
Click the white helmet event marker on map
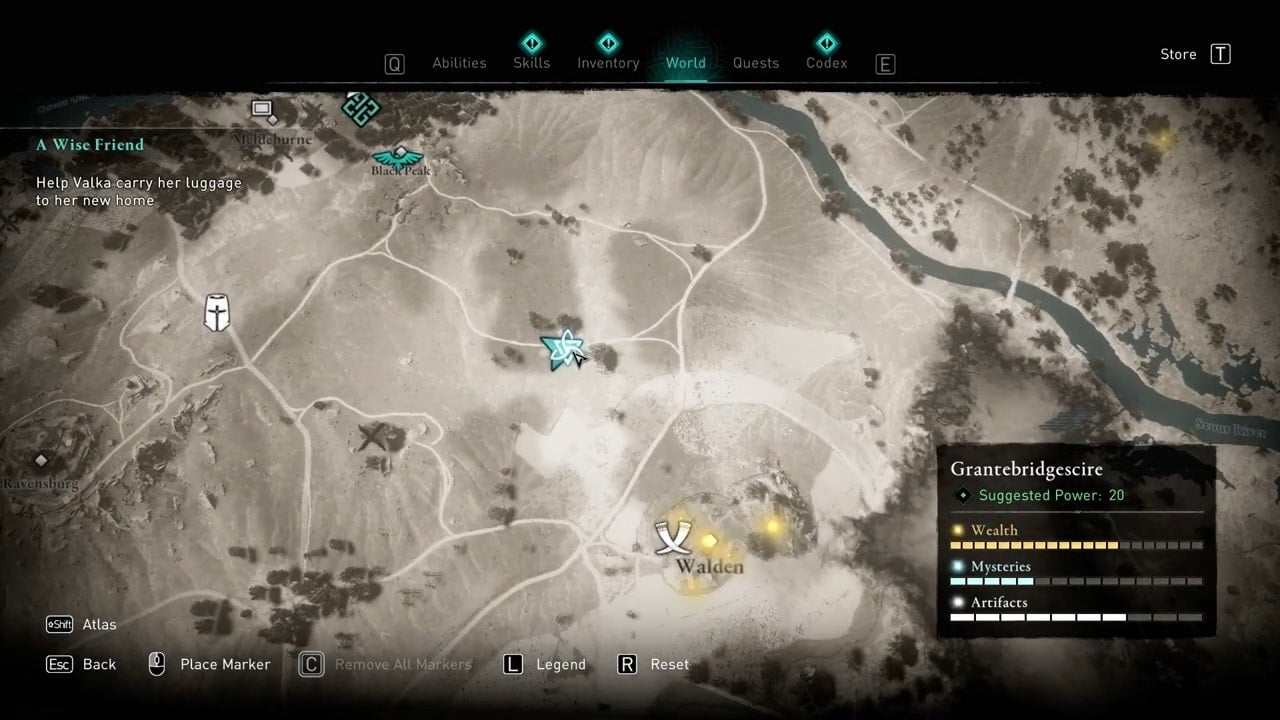(x=215, y=313)
